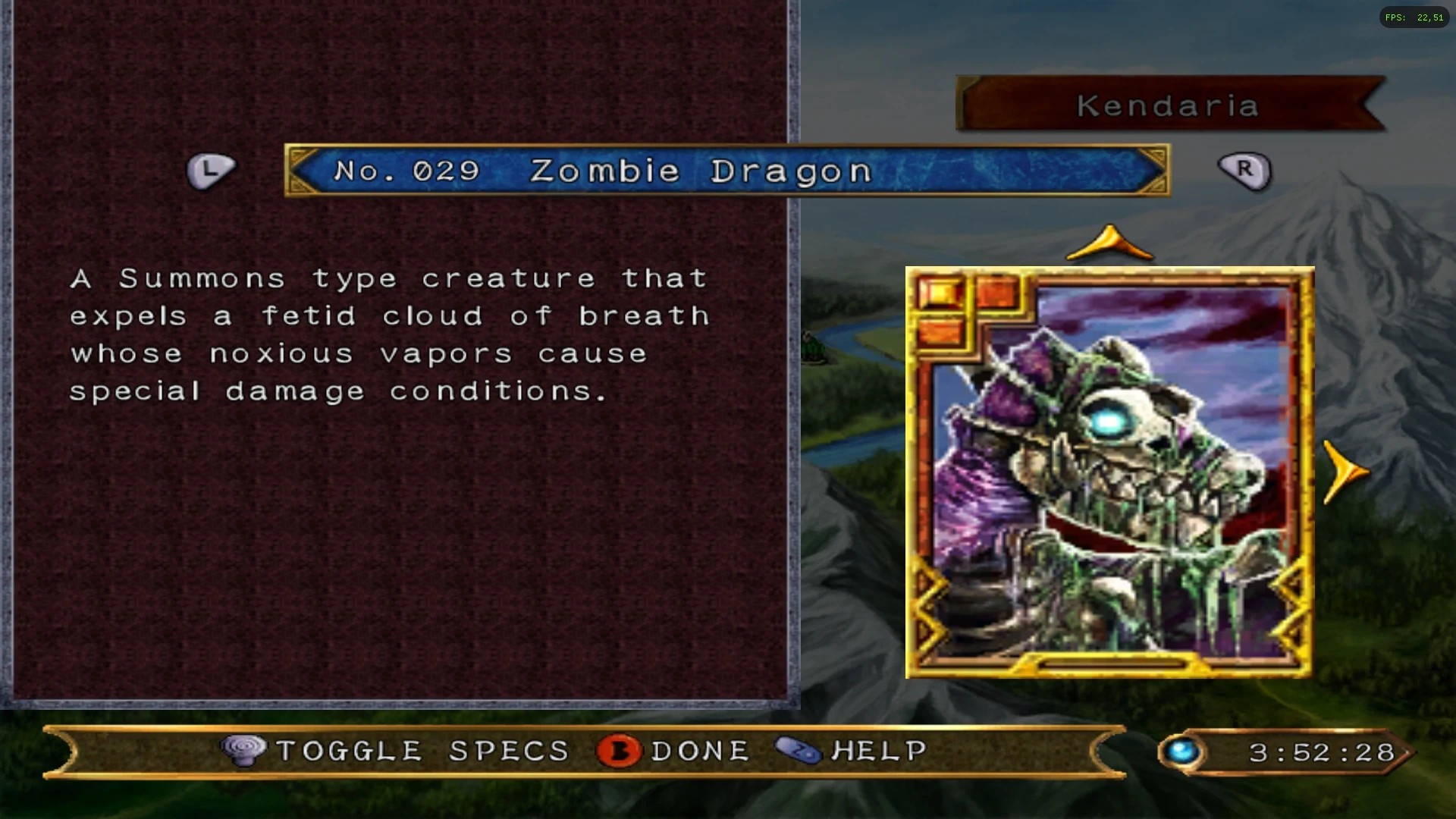The image size is (1456, 819).
Task: Click the gold right arrow beside the card
Action: pos(1345,472)
